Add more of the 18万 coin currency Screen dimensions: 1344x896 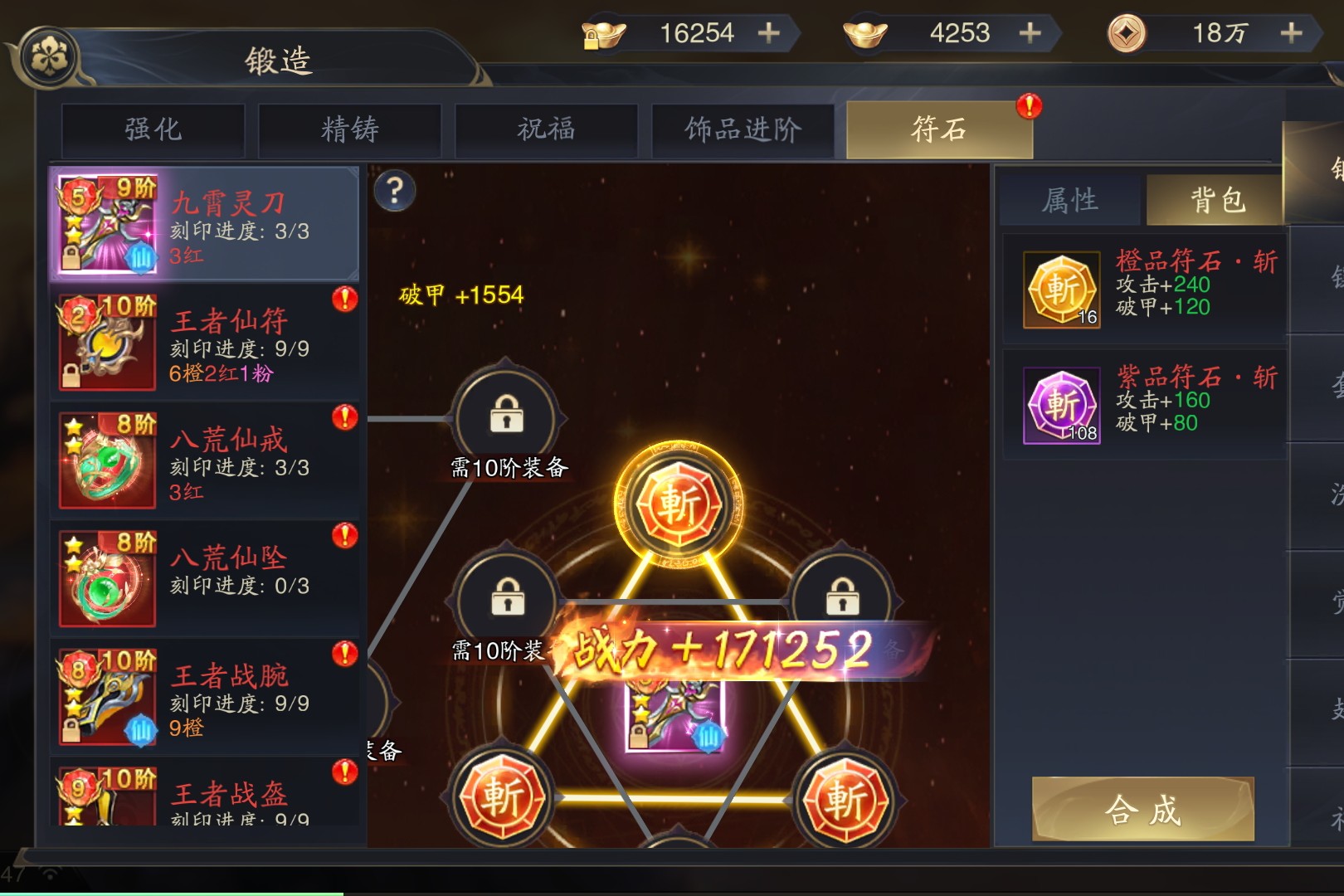click(1291, 33)
